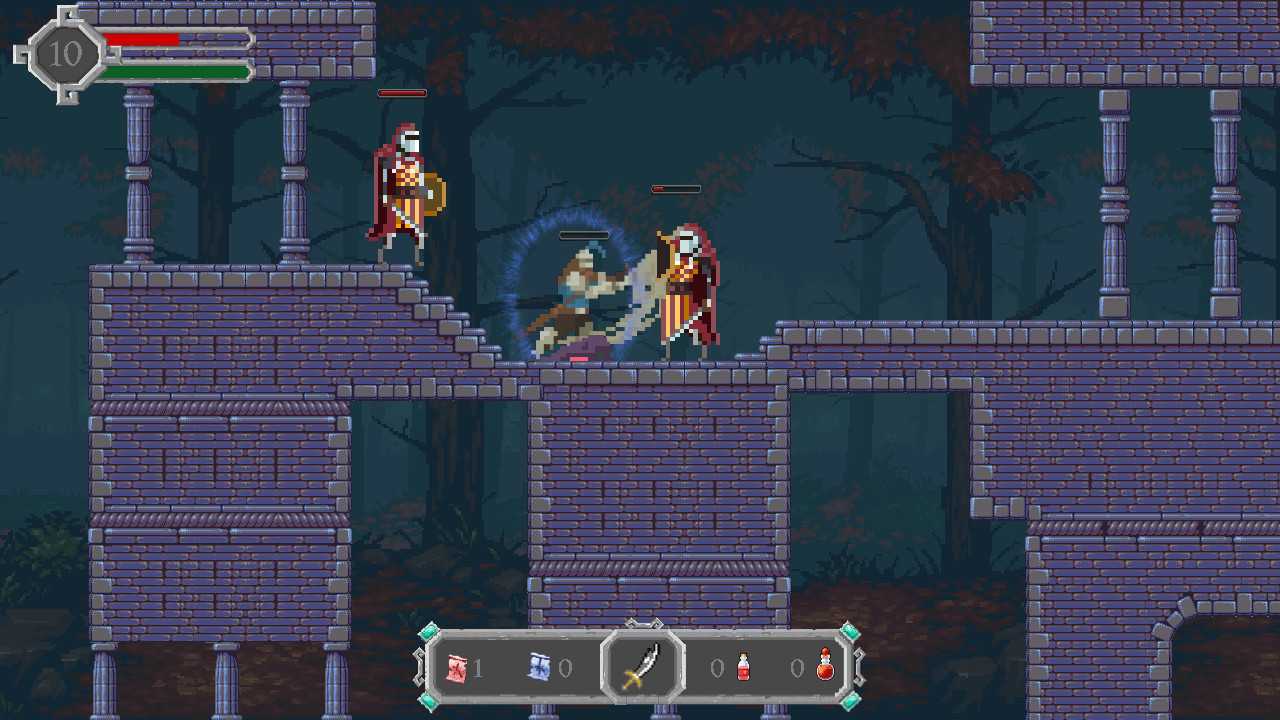Image resolution: width=1280 pixels, height=720 pixels.
Task: Click the '0' counter next to the potion vial
Action: click(x=716, y=668)
